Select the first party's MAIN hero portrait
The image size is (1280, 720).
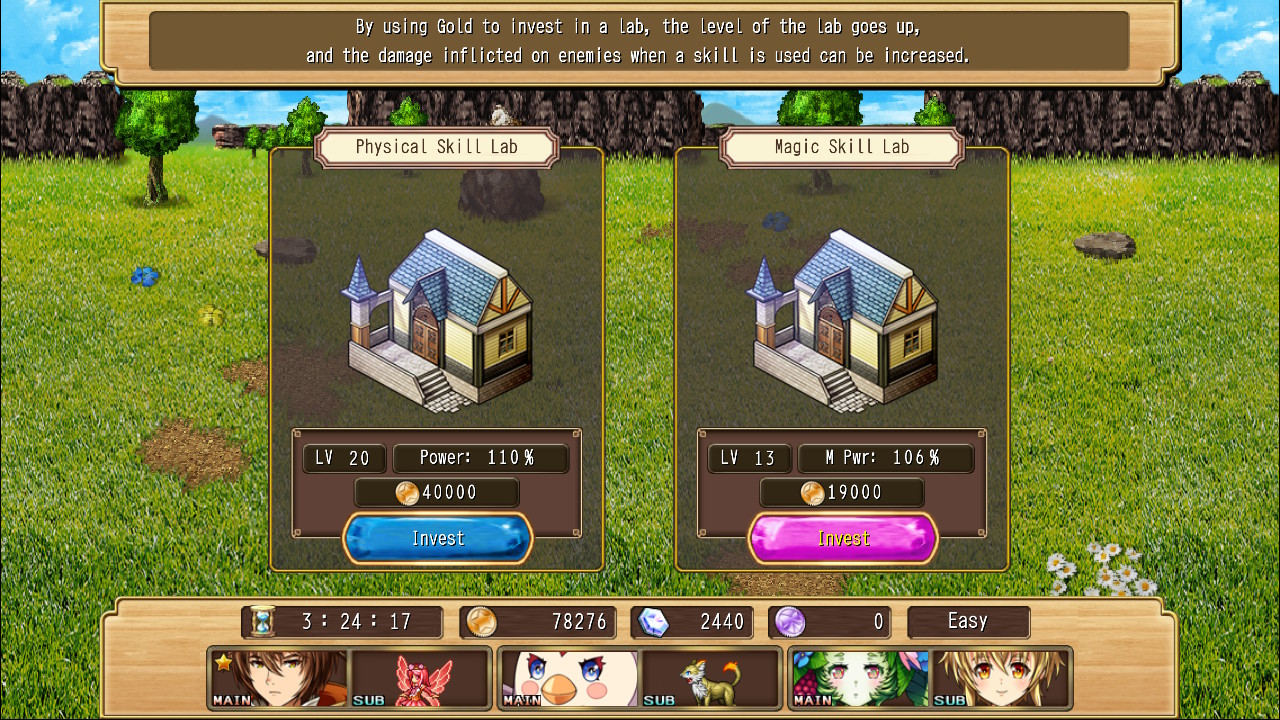coord(277,677)
